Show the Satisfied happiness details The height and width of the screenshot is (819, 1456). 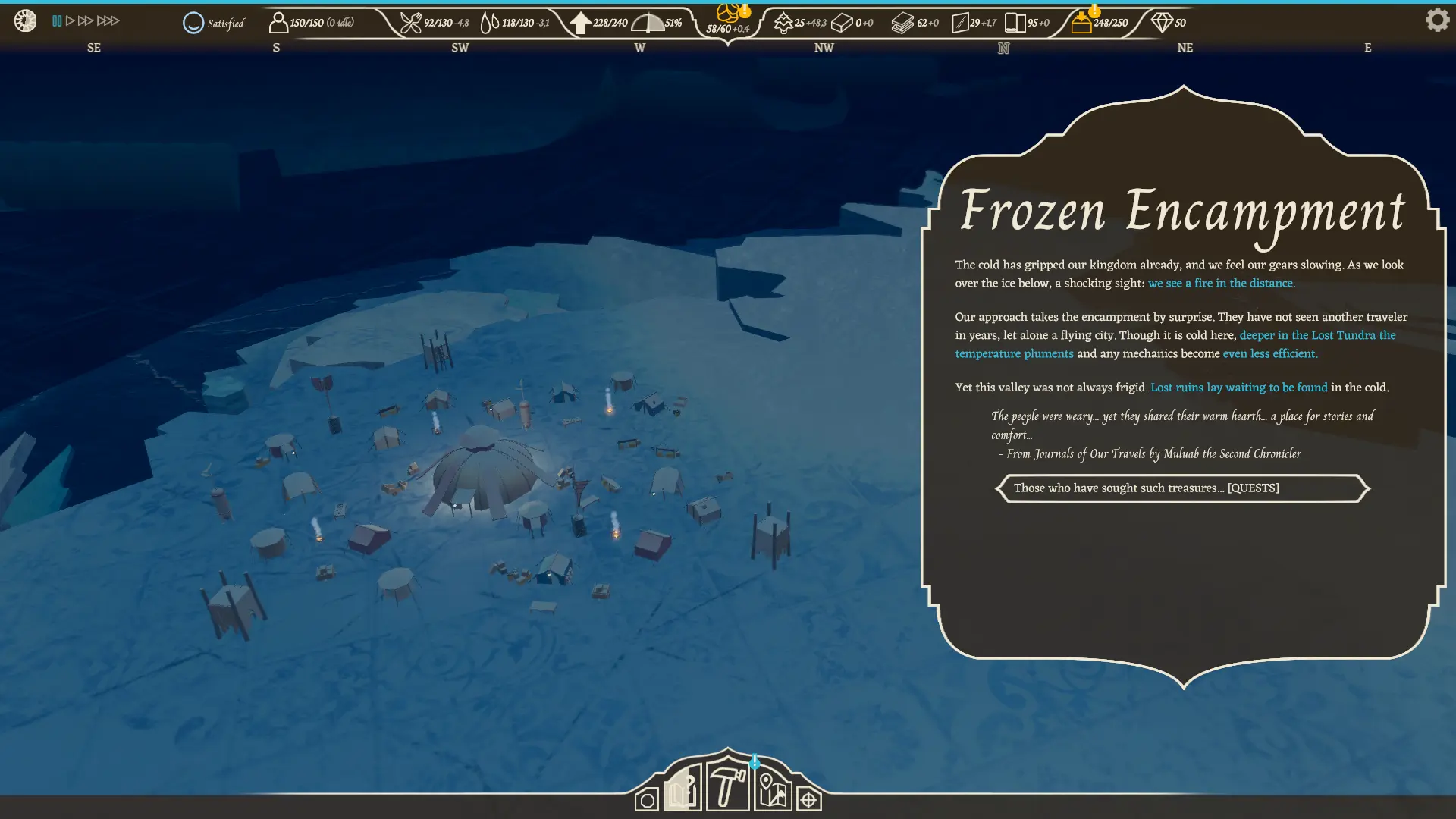point(214,24)
